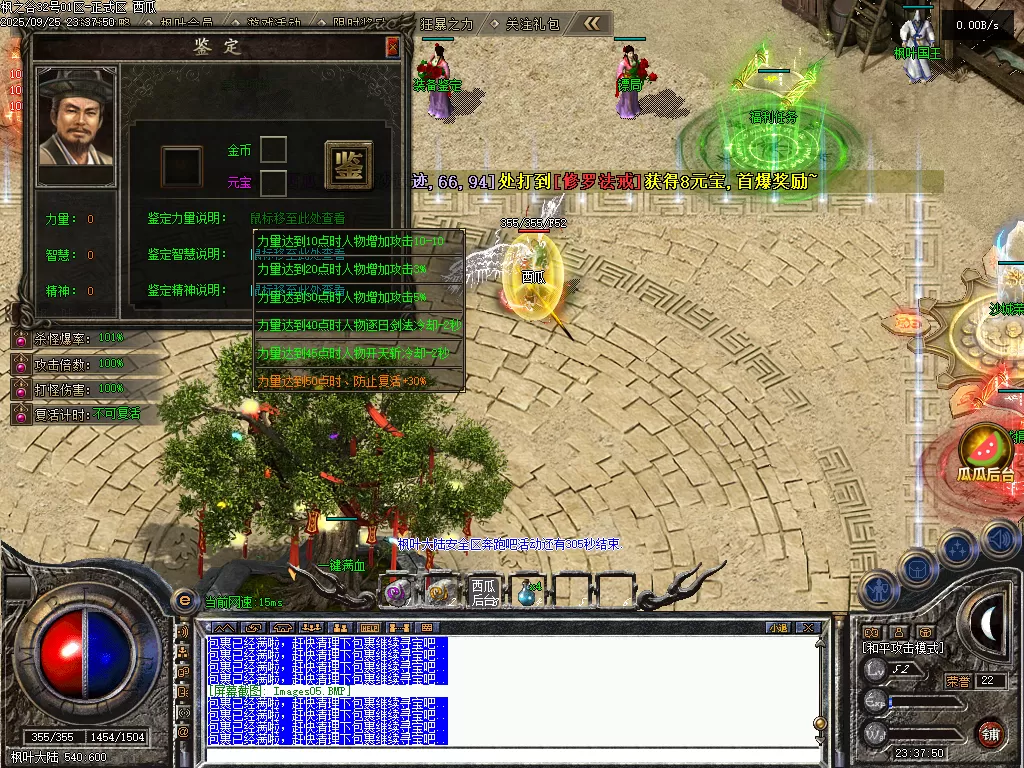The height and width of the screenshot is (768, 1024).
Task: Click the HELP button above chat
Action: 369,628
